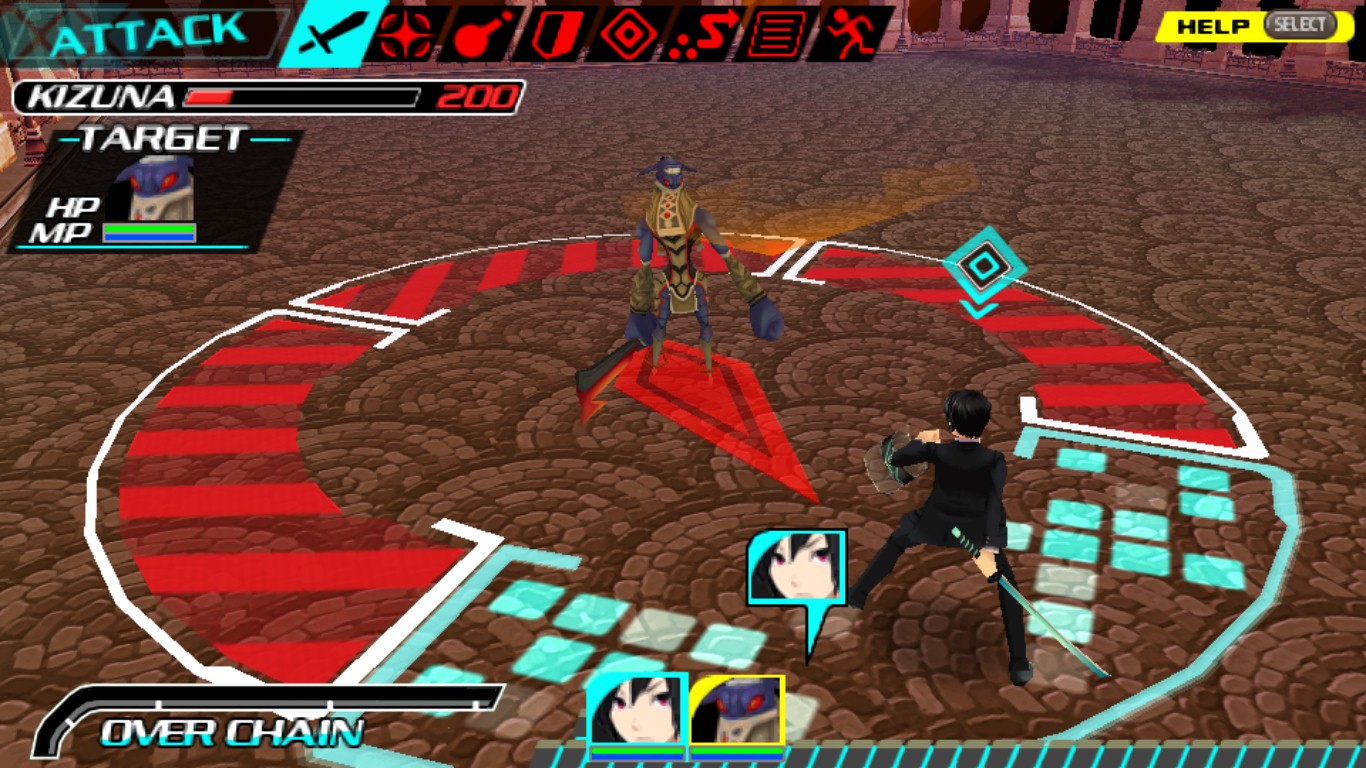Select the shield defend command

coord(553,35)
